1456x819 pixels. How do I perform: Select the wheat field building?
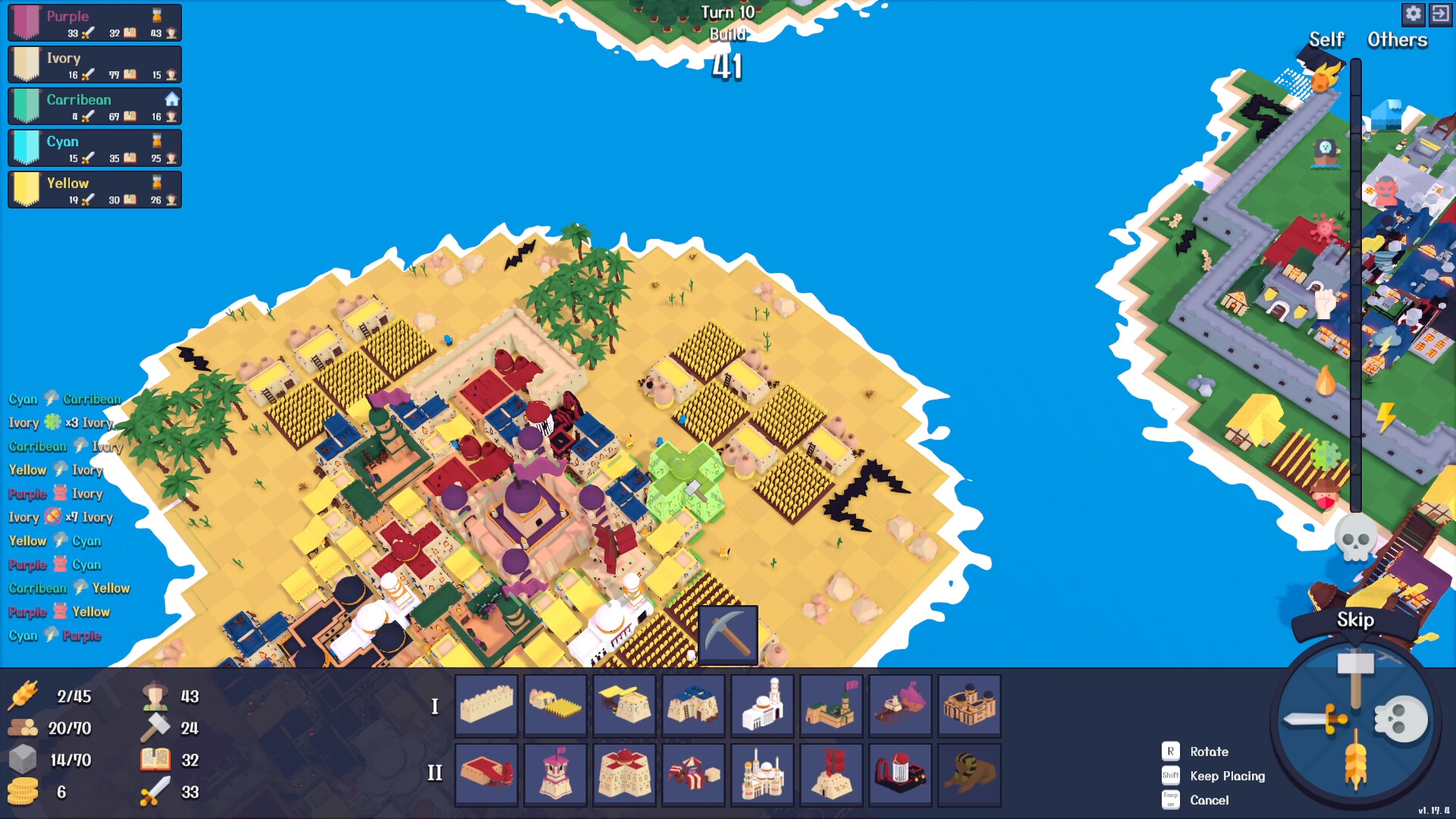coord(555,705)
